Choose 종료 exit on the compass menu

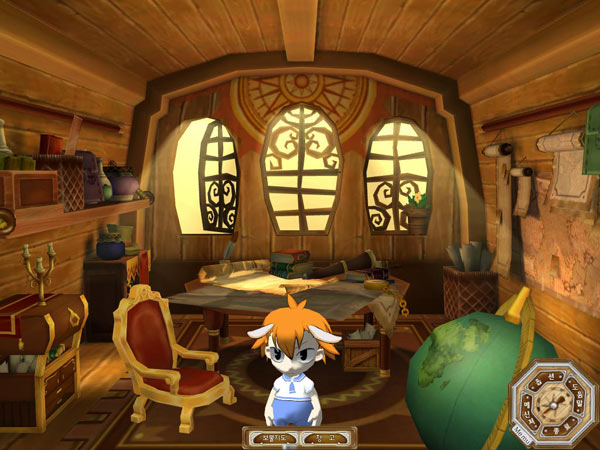coord(558,428)
